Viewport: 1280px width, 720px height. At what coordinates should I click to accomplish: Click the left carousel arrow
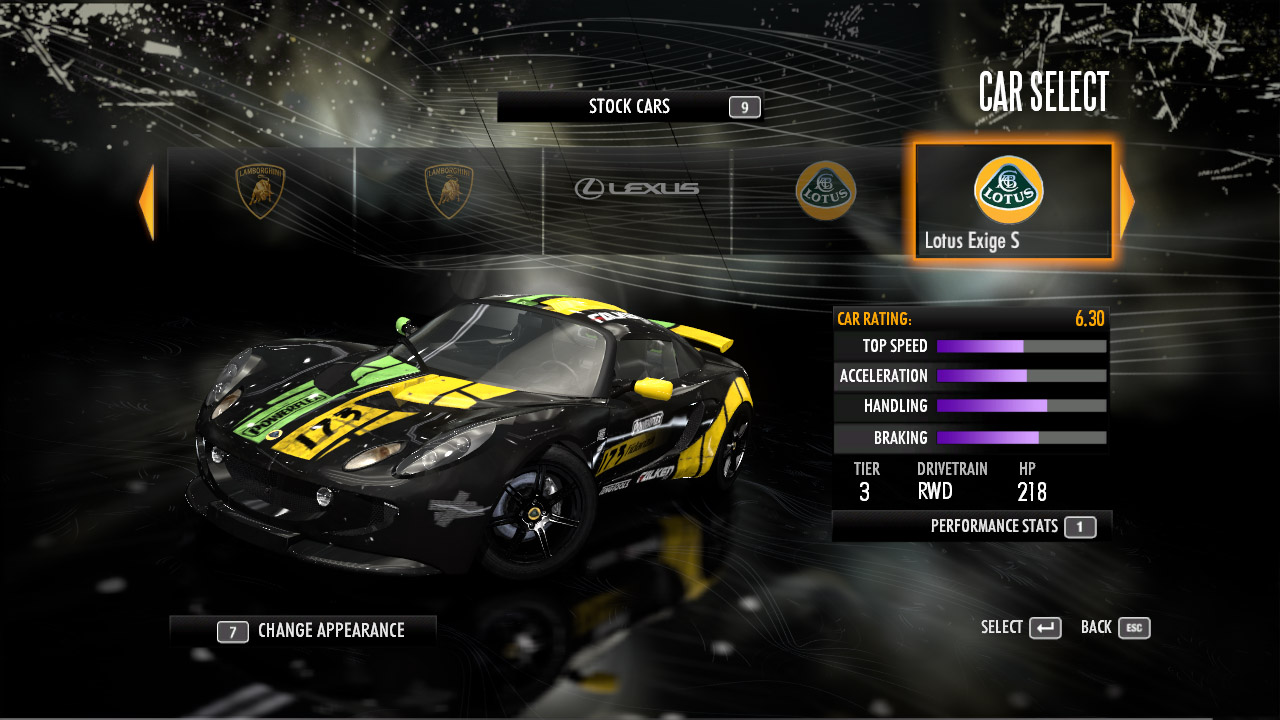click(147, 202)
